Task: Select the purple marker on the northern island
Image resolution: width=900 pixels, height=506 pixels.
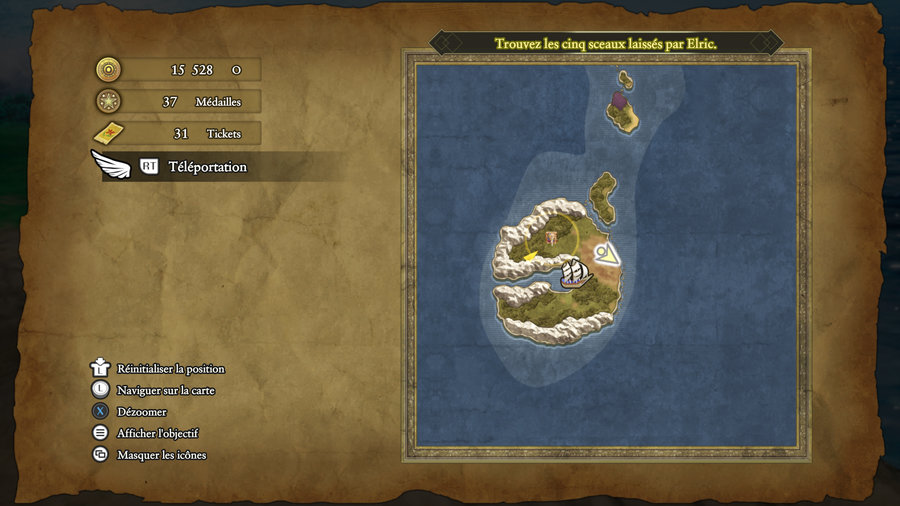Action: pos(619,100)
